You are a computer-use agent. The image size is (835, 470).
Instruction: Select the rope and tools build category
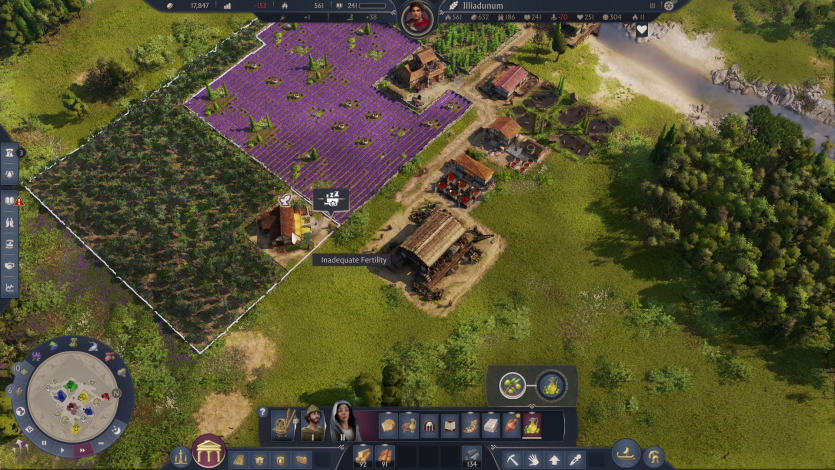tap(284, 425)
